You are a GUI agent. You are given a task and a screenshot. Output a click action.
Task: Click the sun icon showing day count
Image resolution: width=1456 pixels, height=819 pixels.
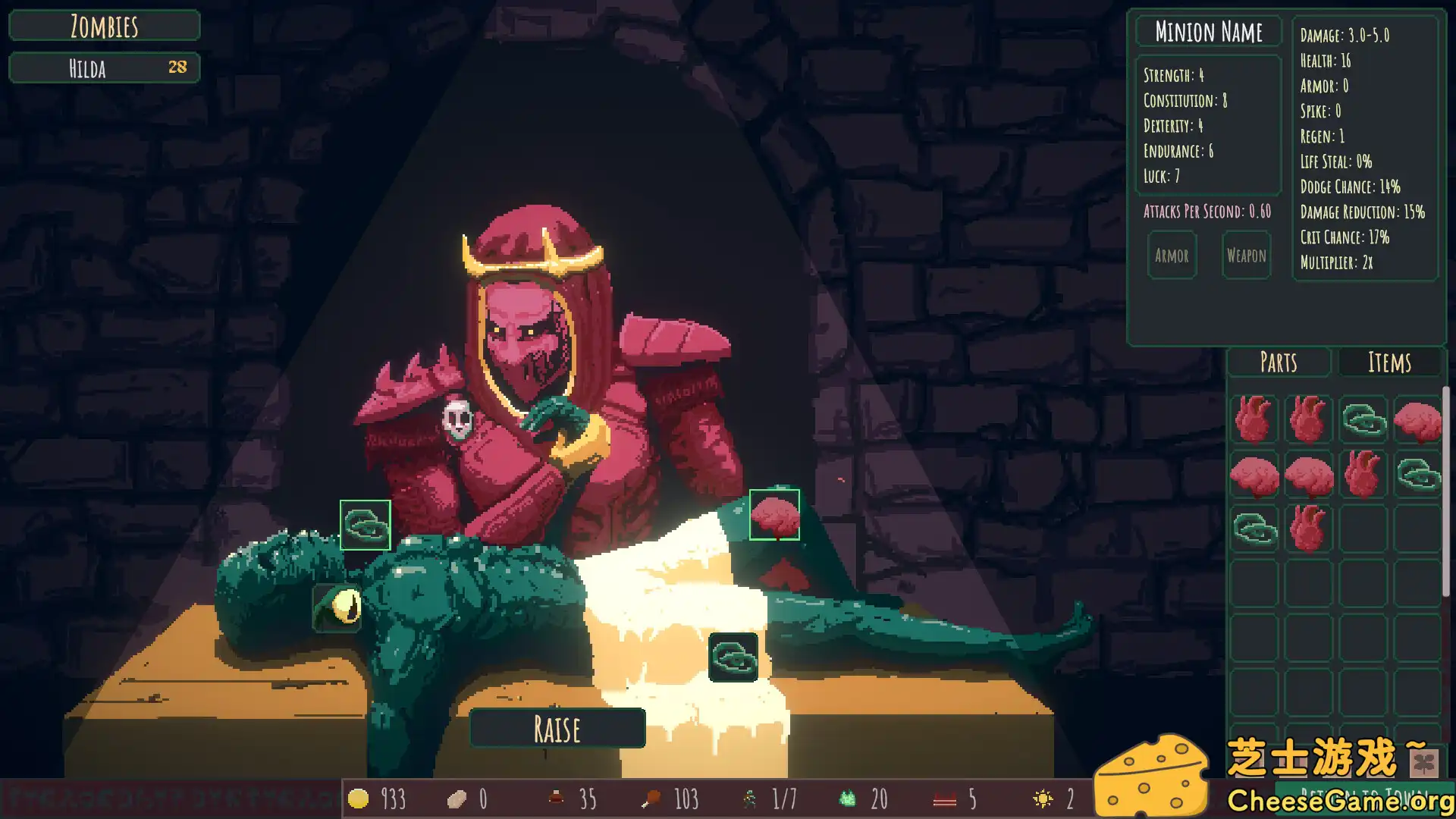(1044, 799)
